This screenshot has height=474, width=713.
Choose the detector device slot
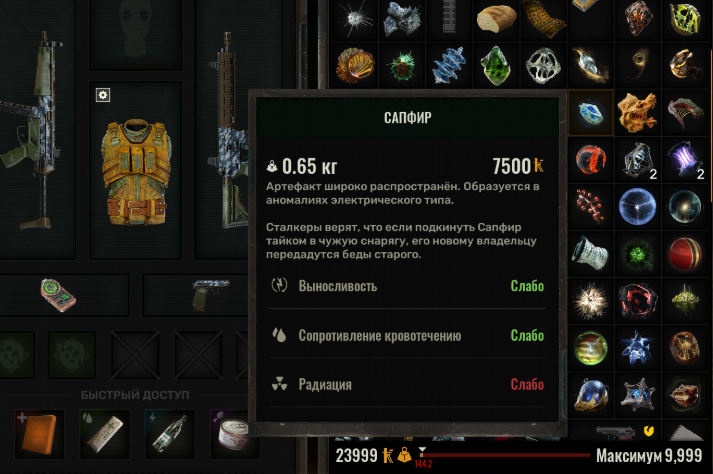[58, 294]
